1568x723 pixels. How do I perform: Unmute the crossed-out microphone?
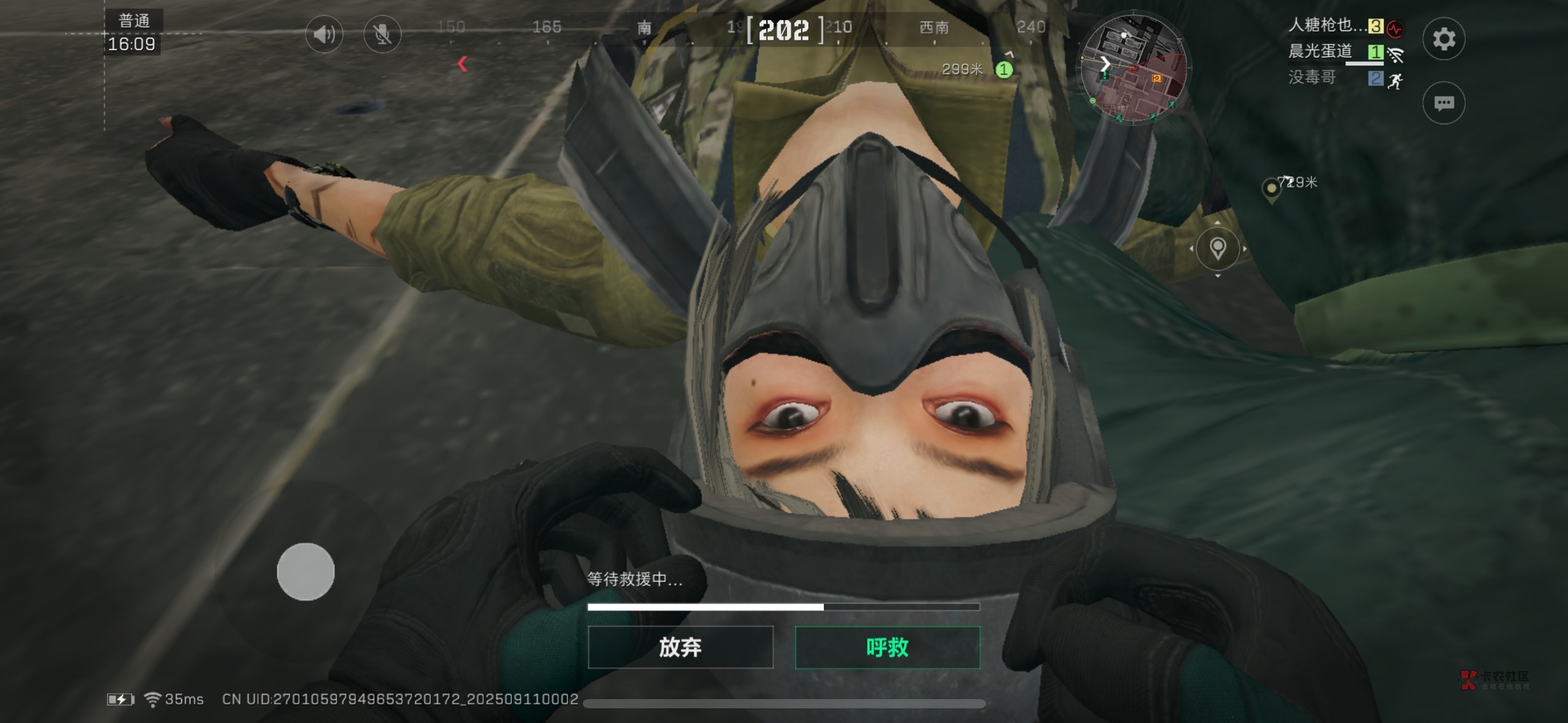coord(382,34)
